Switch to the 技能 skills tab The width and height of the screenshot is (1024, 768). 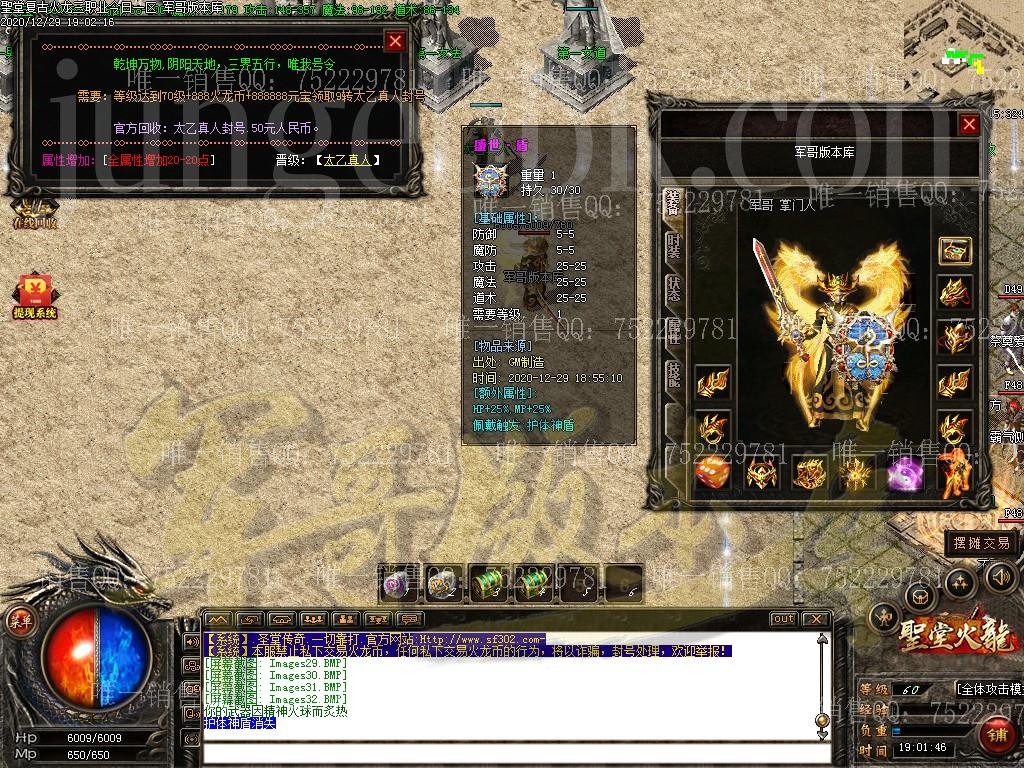(x=674, y=376)
